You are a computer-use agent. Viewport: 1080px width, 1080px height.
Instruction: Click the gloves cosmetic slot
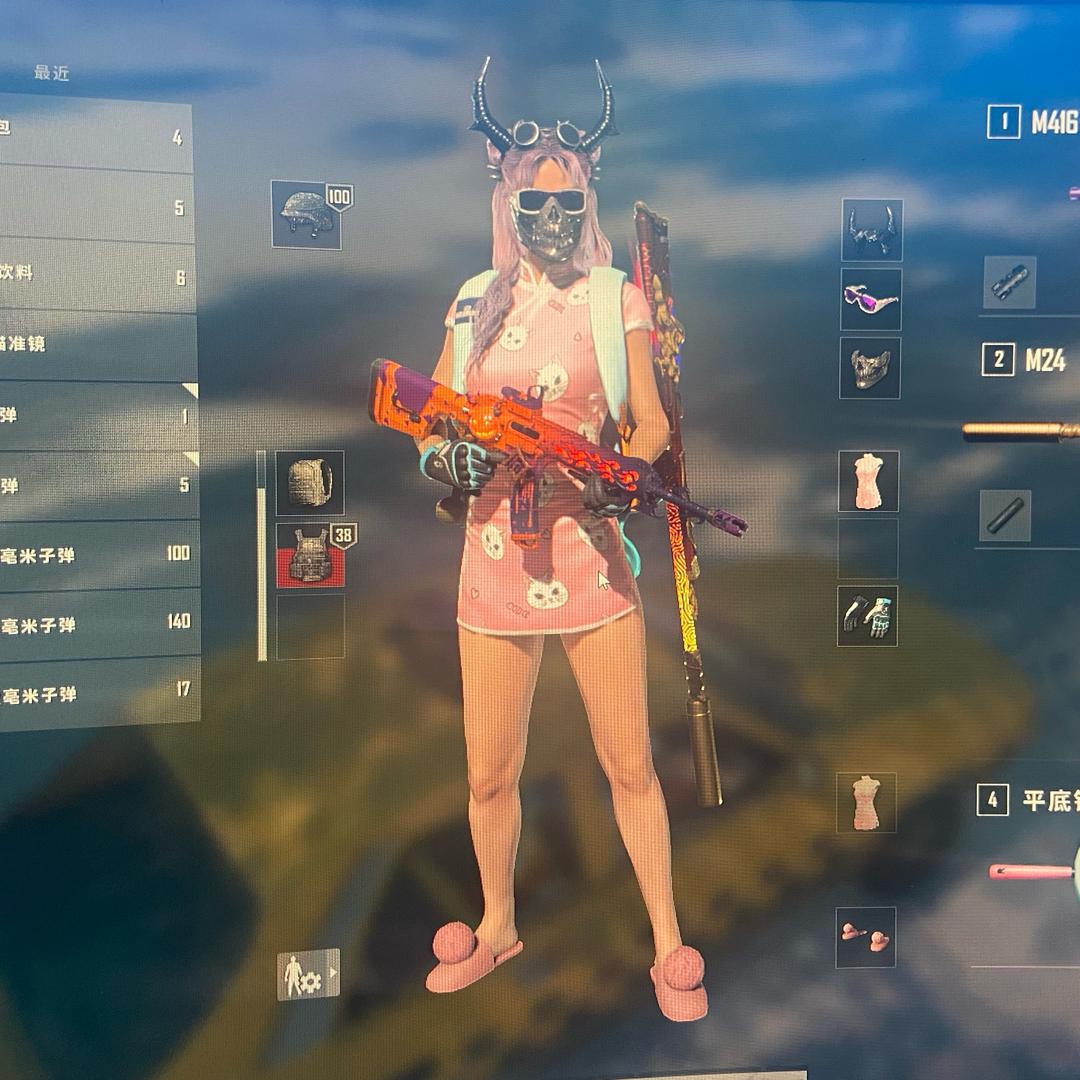867,616
